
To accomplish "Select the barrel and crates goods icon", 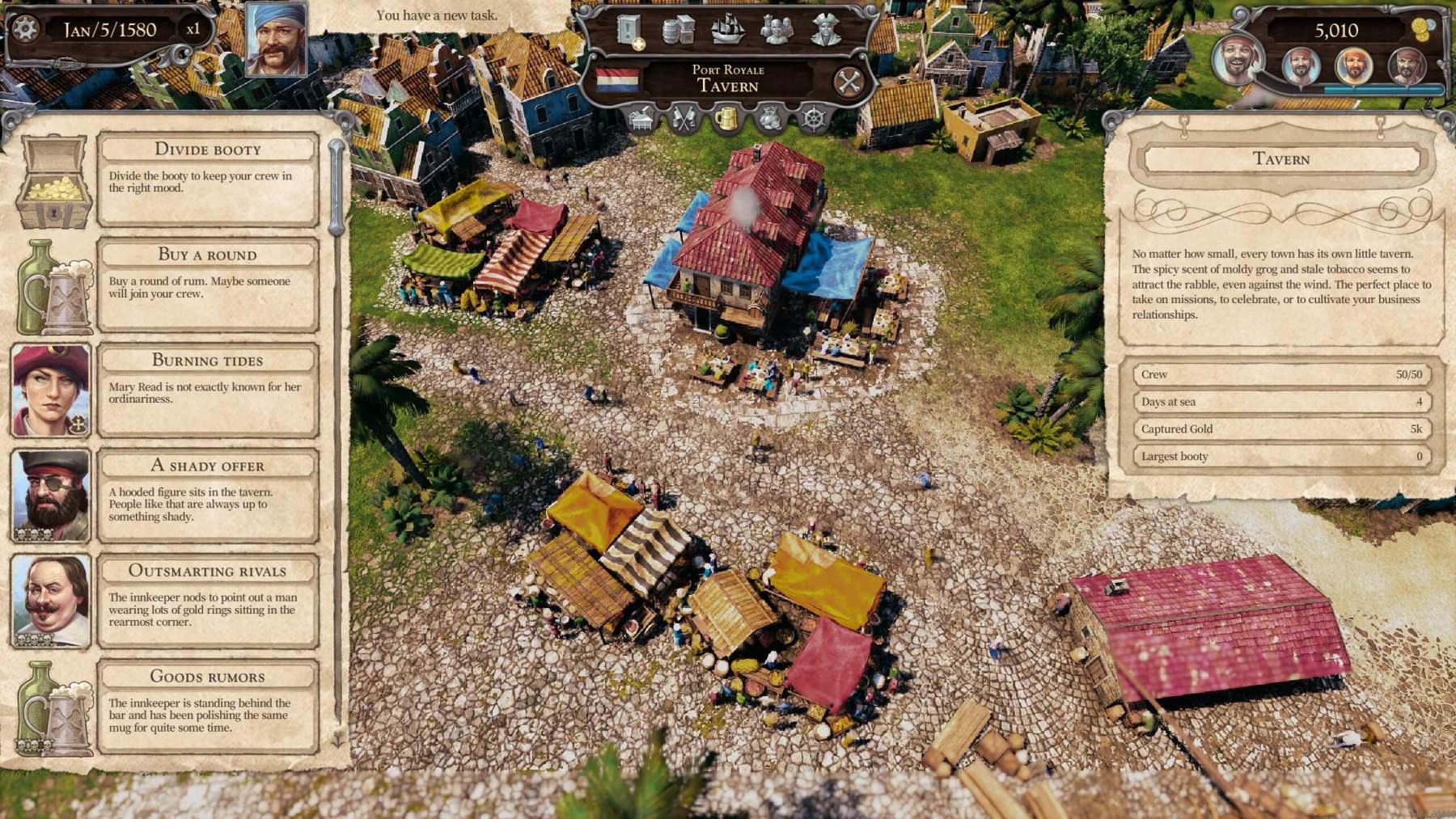I will point(678,30).
